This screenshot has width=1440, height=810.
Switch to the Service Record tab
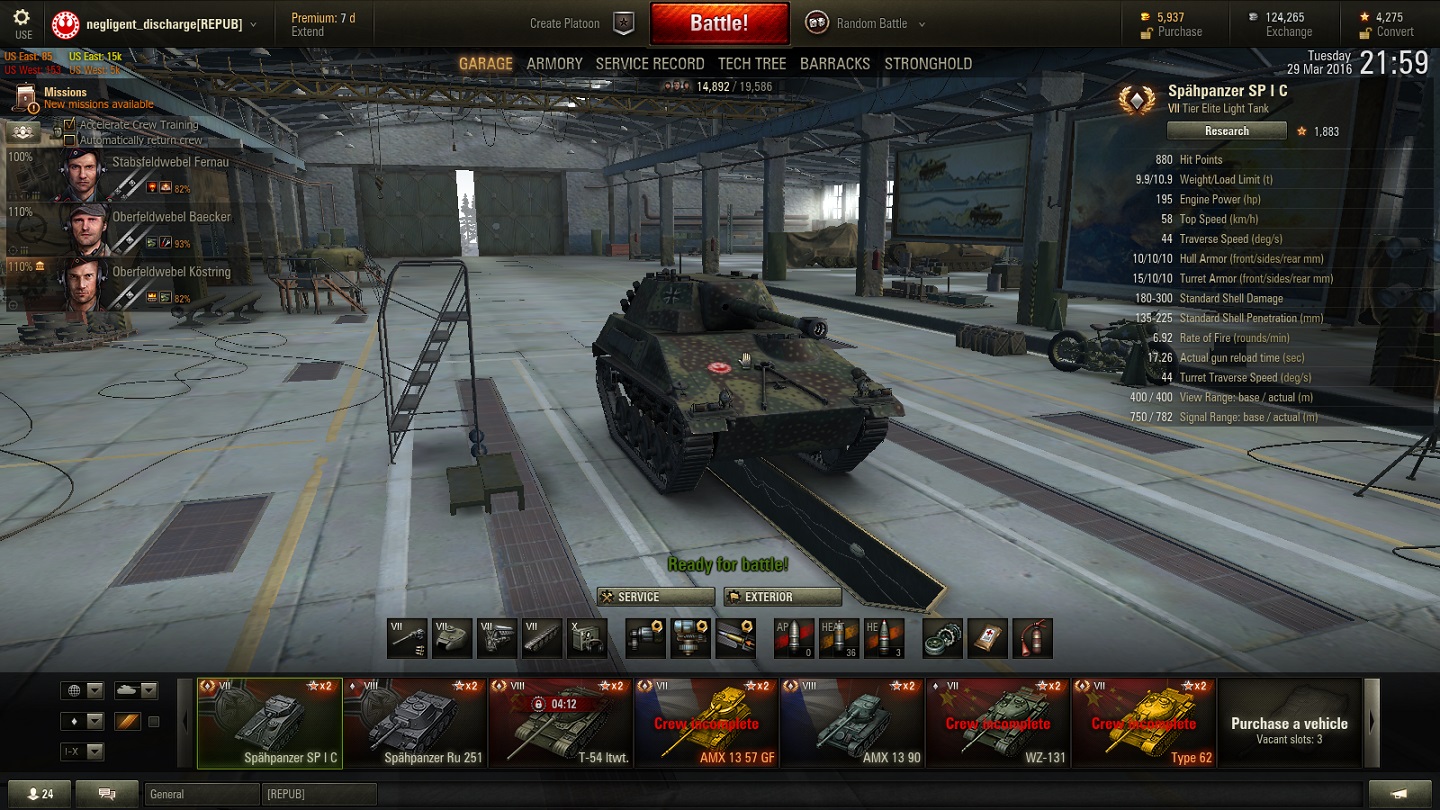point(650,64)
